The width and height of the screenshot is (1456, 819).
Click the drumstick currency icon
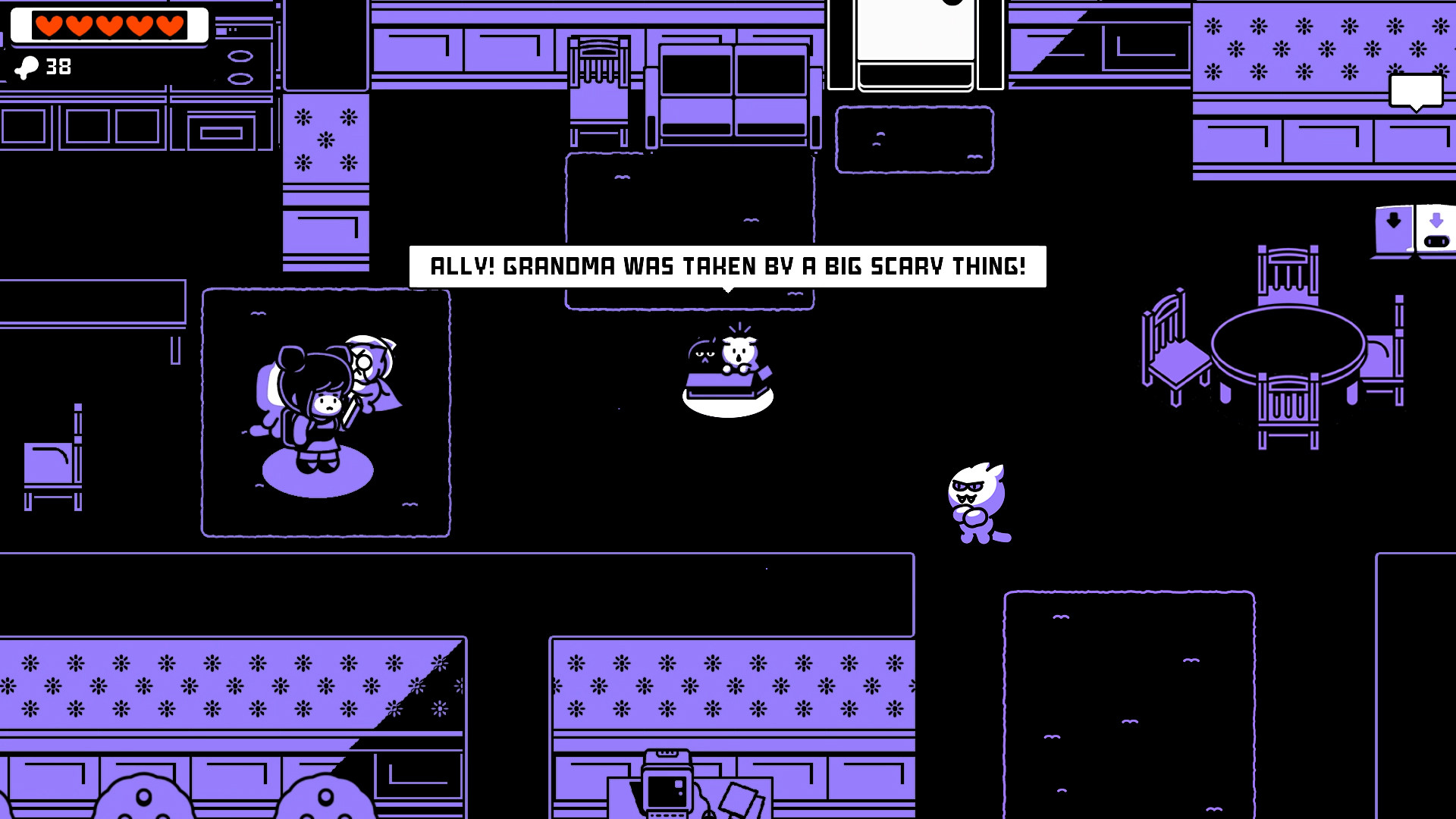coord(29,68)
